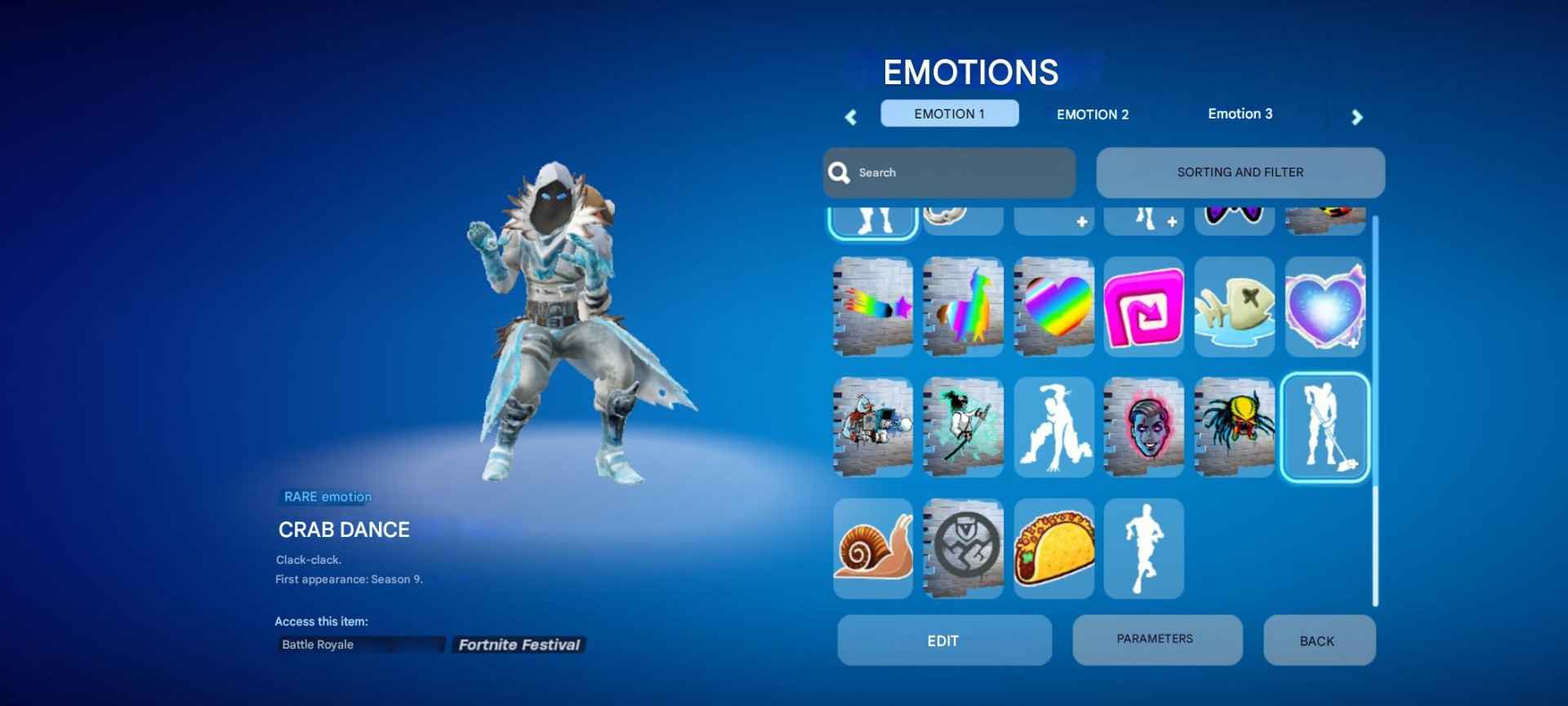Pick the pink swirl arrow emoticon
This screenshot has height=706, width=1568.
(x=1143, y=306)
